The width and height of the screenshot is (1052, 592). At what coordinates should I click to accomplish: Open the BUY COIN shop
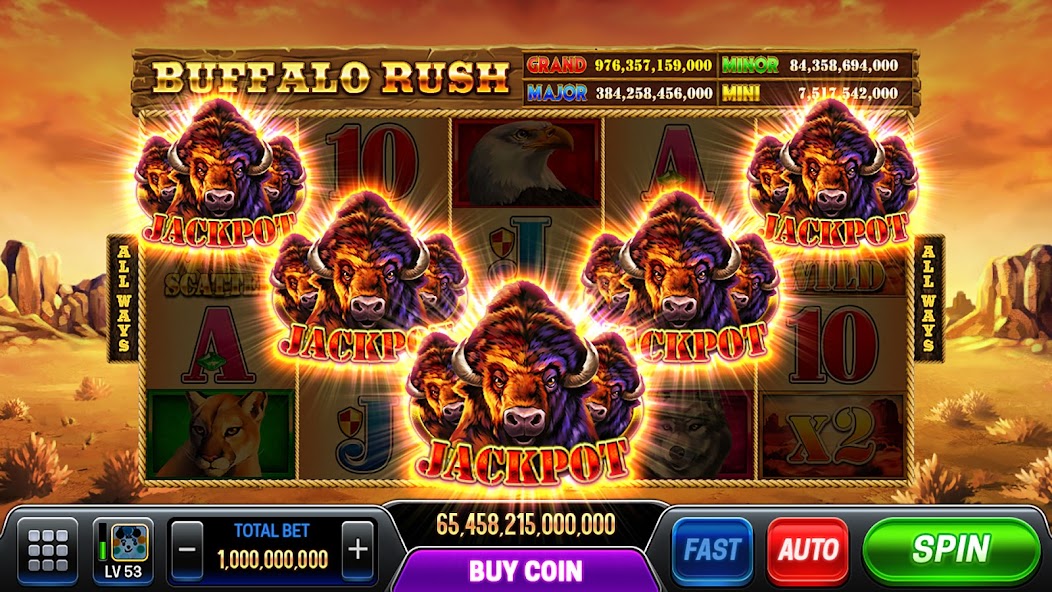(x=526, y=571)
